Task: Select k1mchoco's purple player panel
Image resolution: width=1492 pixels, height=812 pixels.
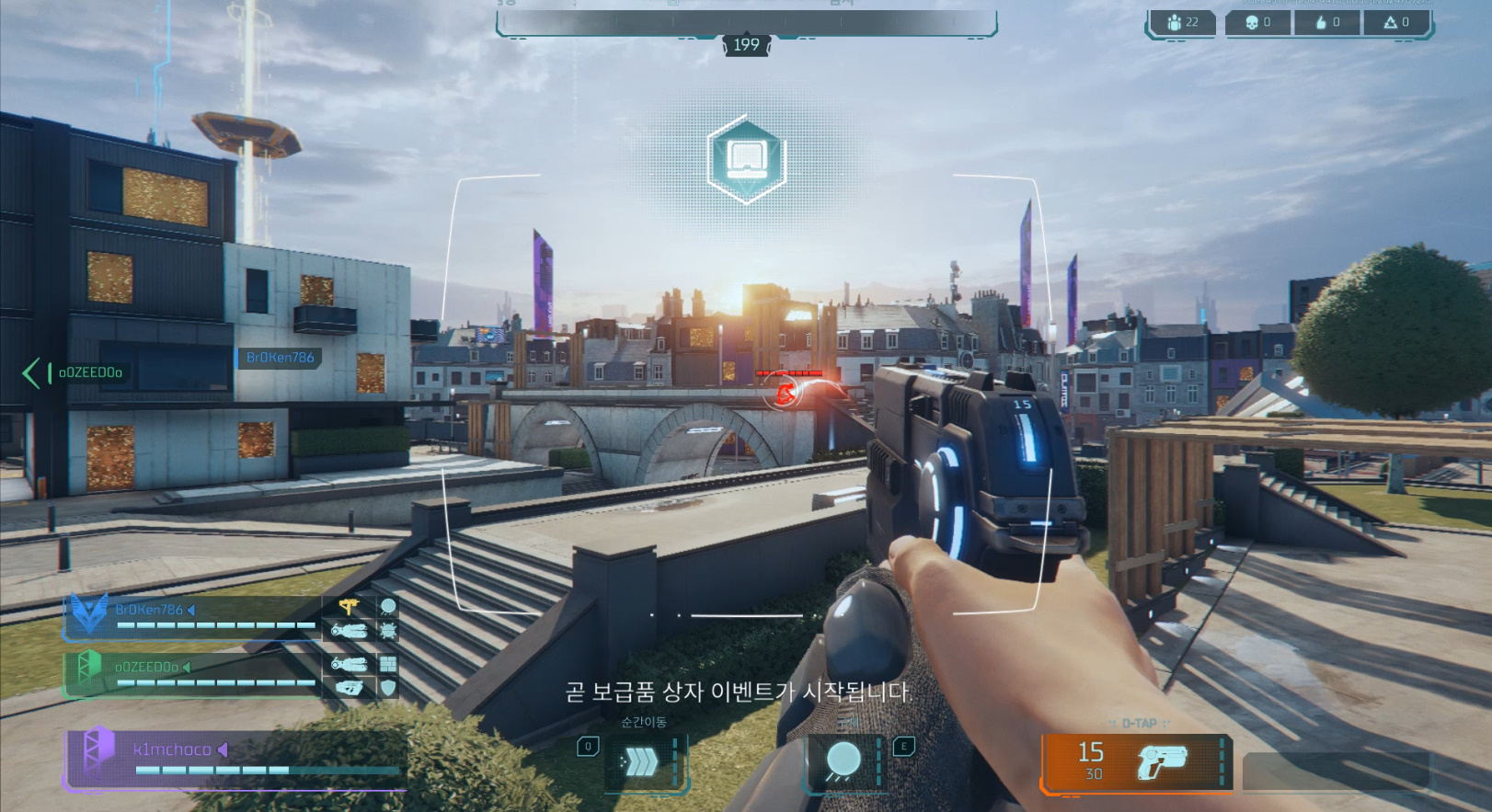Action: click(235, 759)
